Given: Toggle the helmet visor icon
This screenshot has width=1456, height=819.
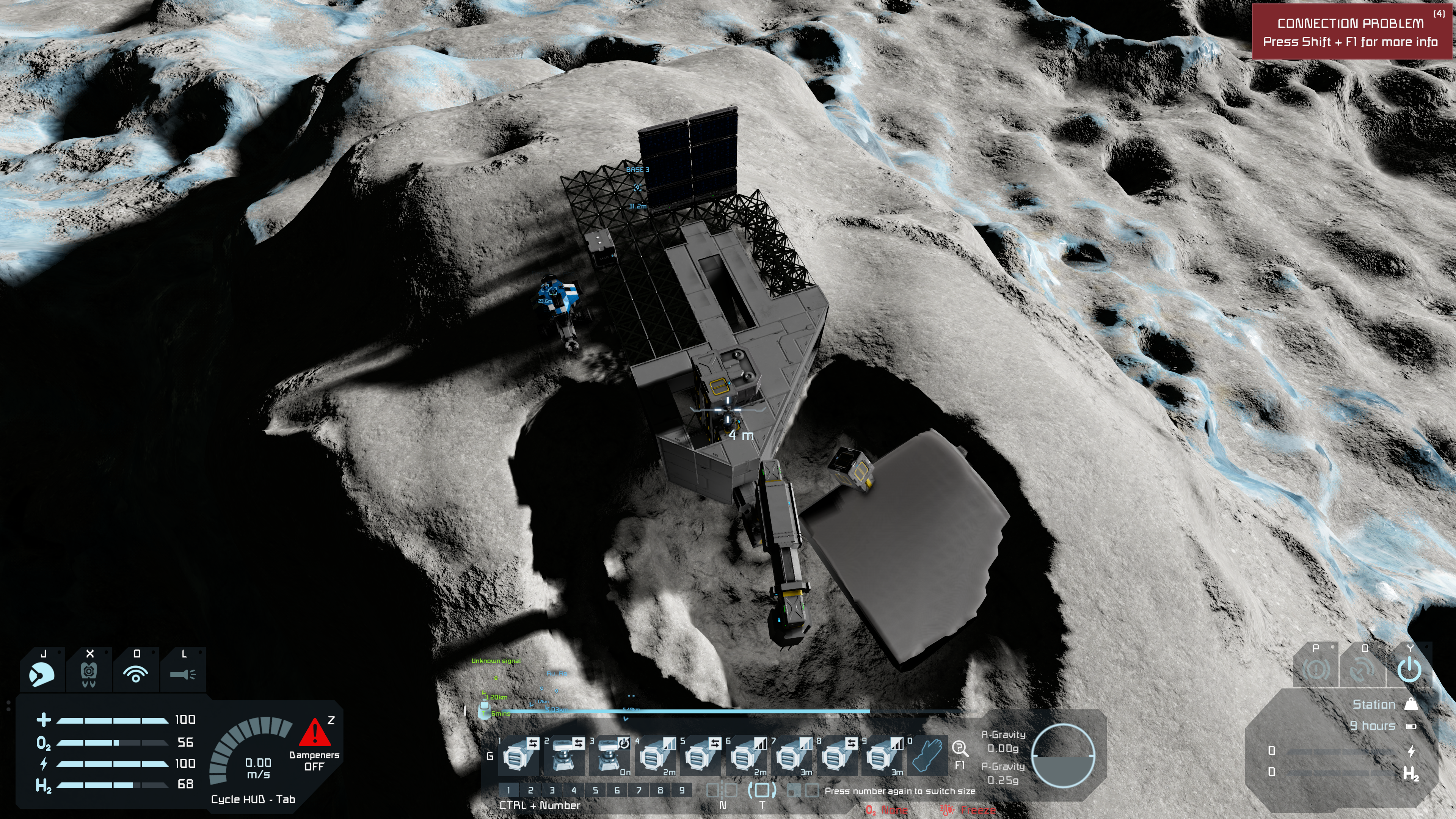Looking at the screenshot, I should [x=42, y=673].
